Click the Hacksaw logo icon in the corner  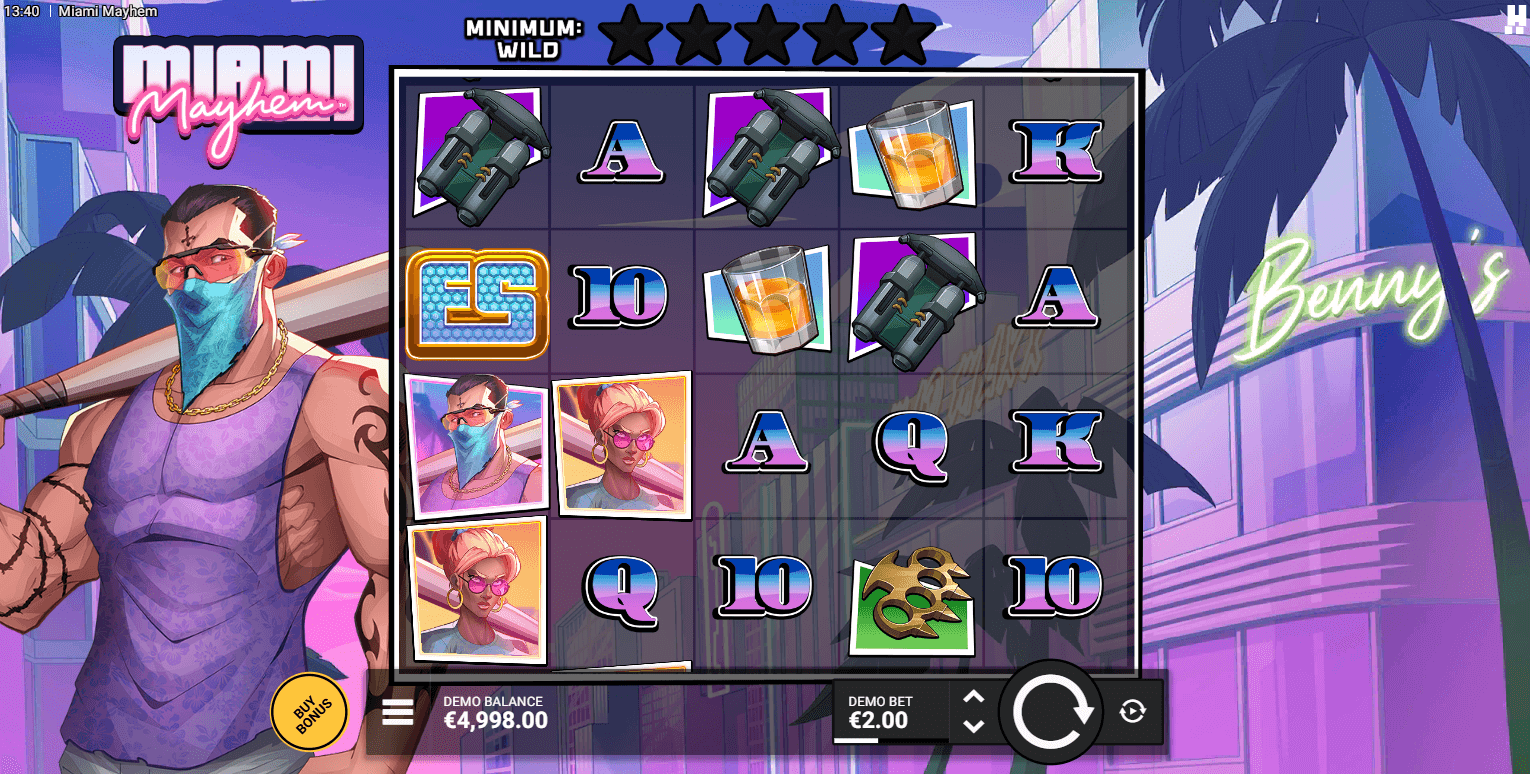(1514, 18)
